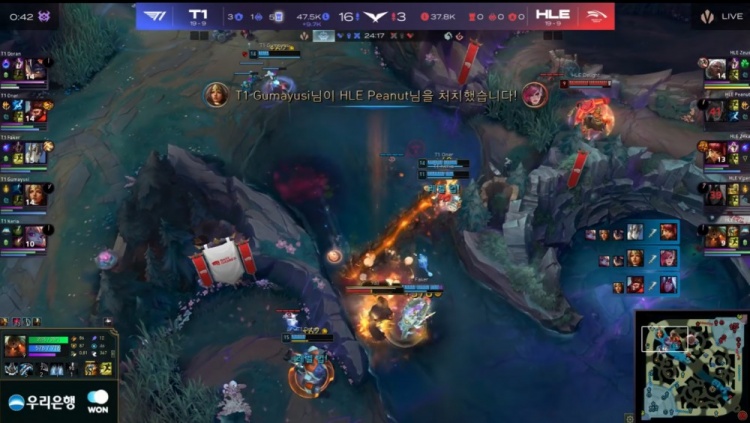The image size is (750, 423).
Task: Select HLE Zeus's player card
Action: click(726, 68)
